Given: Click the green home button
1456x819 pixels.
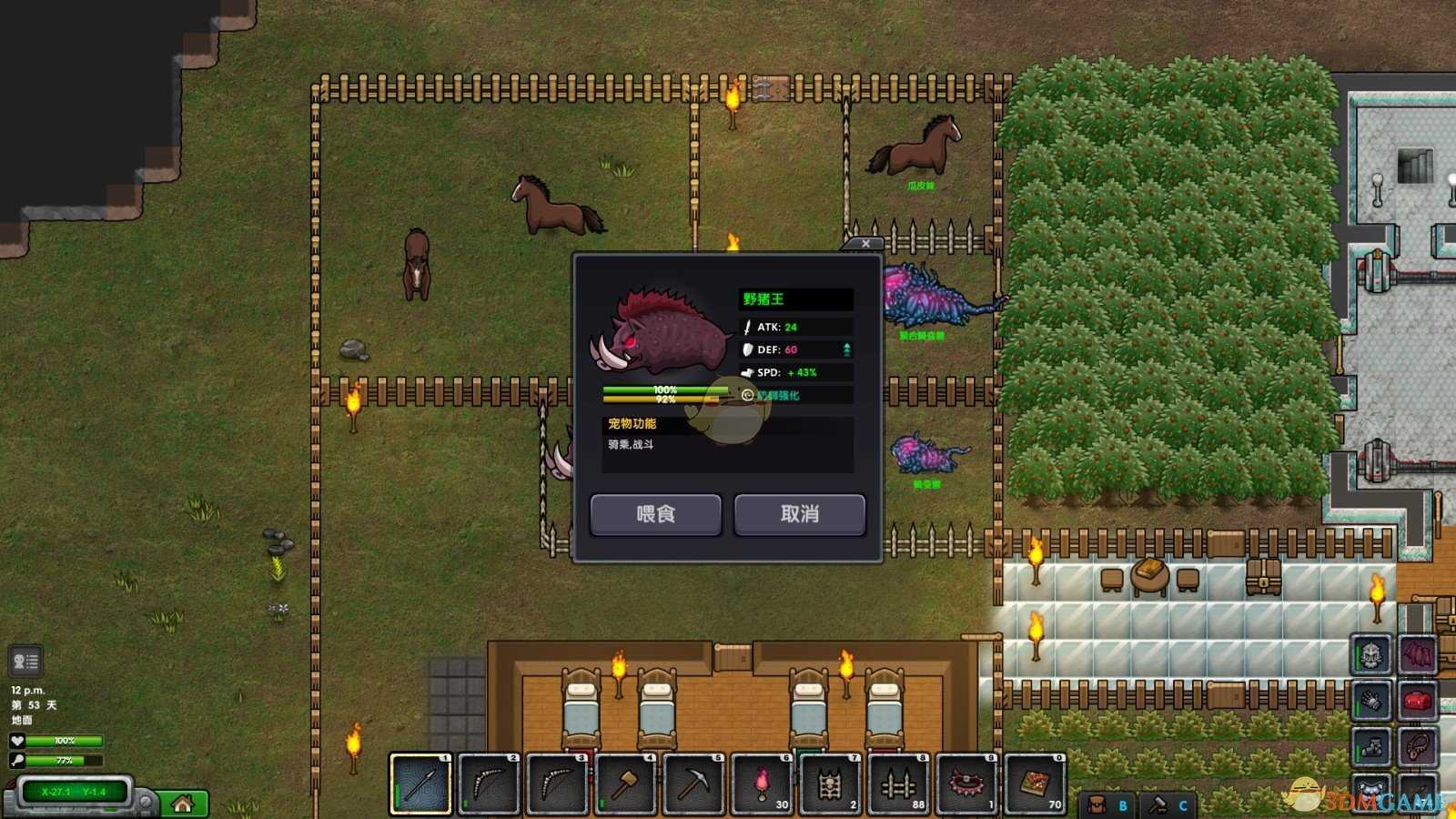Looking at the screenshot, I should pyautogui.click(x=184, y=804).
